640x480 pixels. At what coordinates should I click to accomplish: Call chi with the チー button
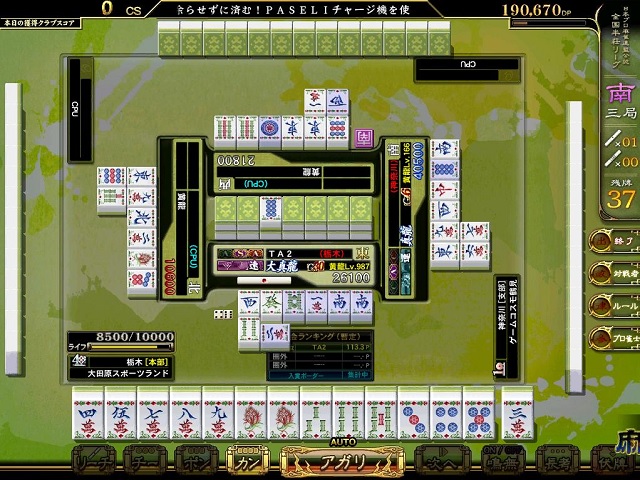coord(143,464)
